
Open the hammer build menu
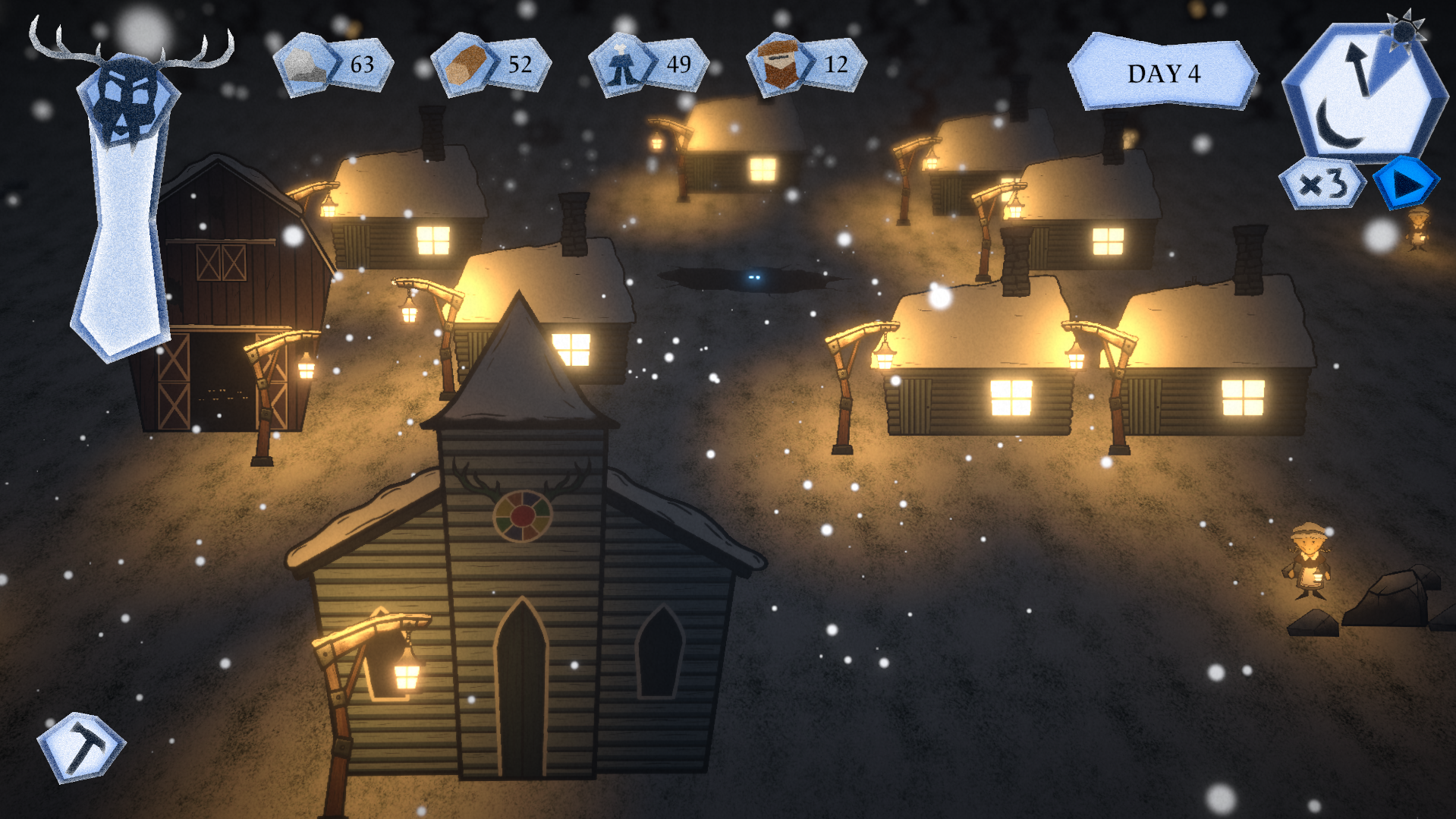81,747
